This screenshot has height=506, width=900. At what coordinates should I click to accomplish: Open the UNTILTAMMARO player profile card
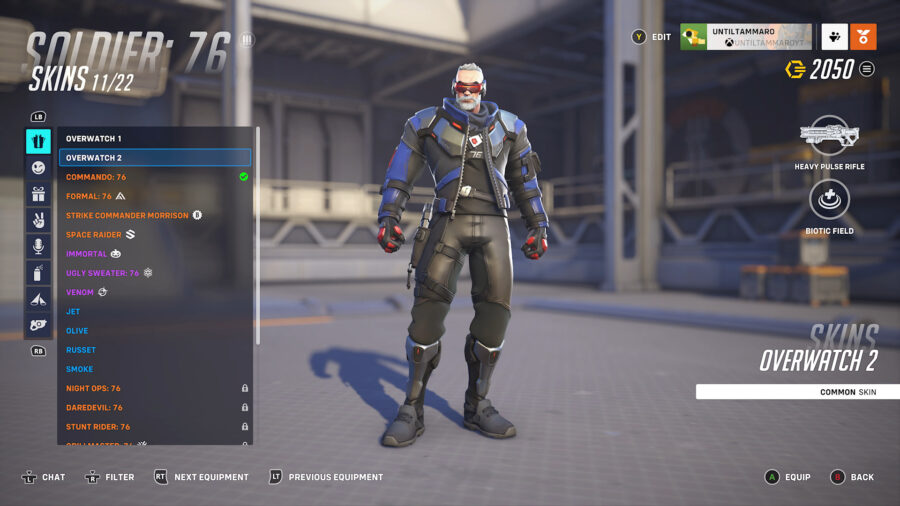(x=745, y=37)
